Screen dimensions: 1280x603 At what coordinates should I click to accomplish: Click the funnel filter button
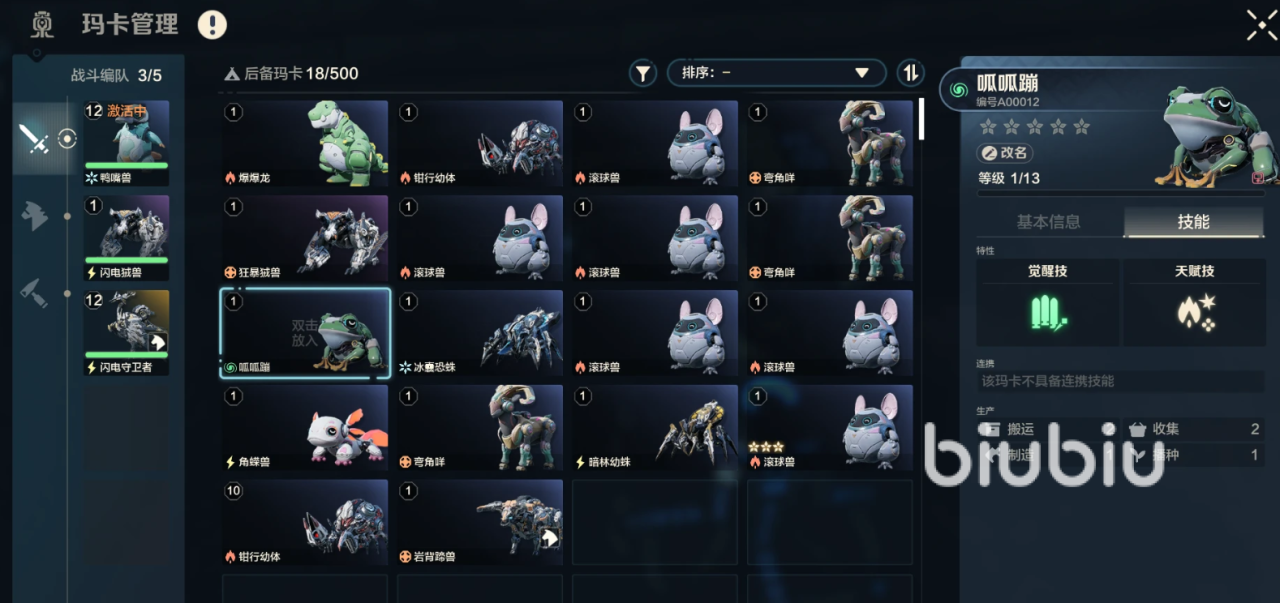[x=642, y=73]
